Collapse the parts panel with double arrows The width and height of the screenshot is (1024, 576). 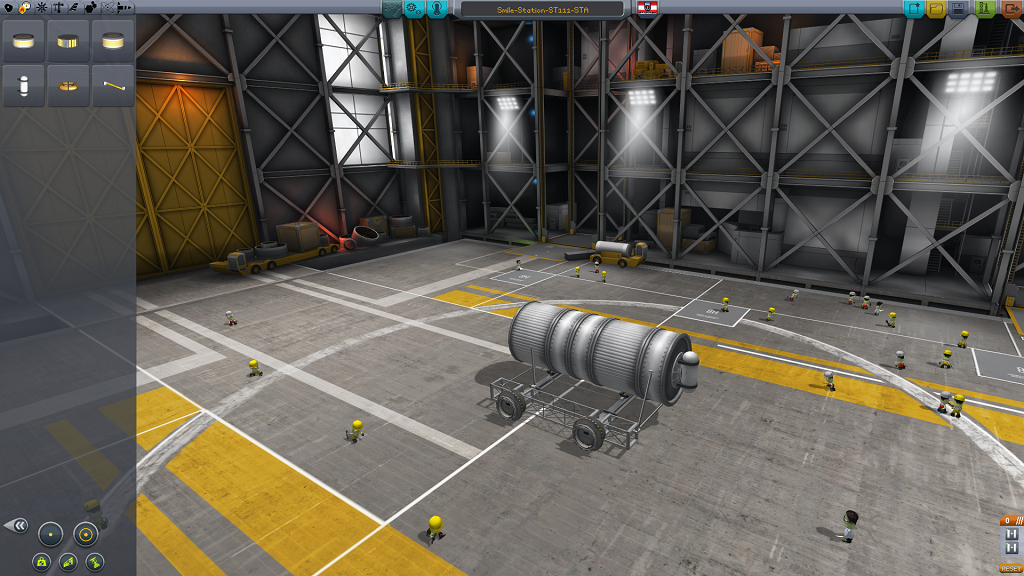click(16, 525)
